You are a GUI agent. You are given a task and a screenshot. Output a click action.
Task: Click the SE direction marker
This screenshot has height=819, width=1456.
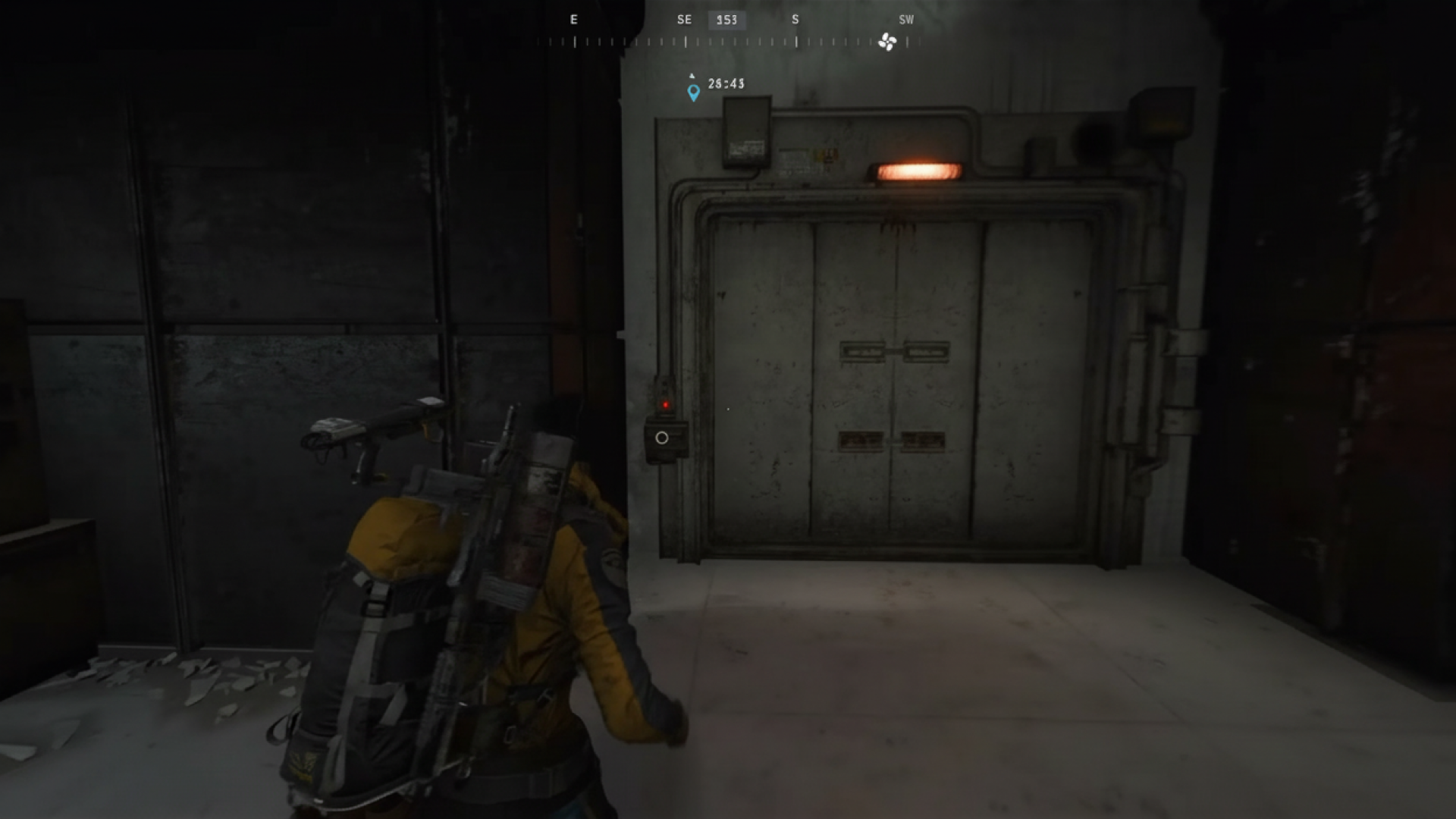coord(684,20)
